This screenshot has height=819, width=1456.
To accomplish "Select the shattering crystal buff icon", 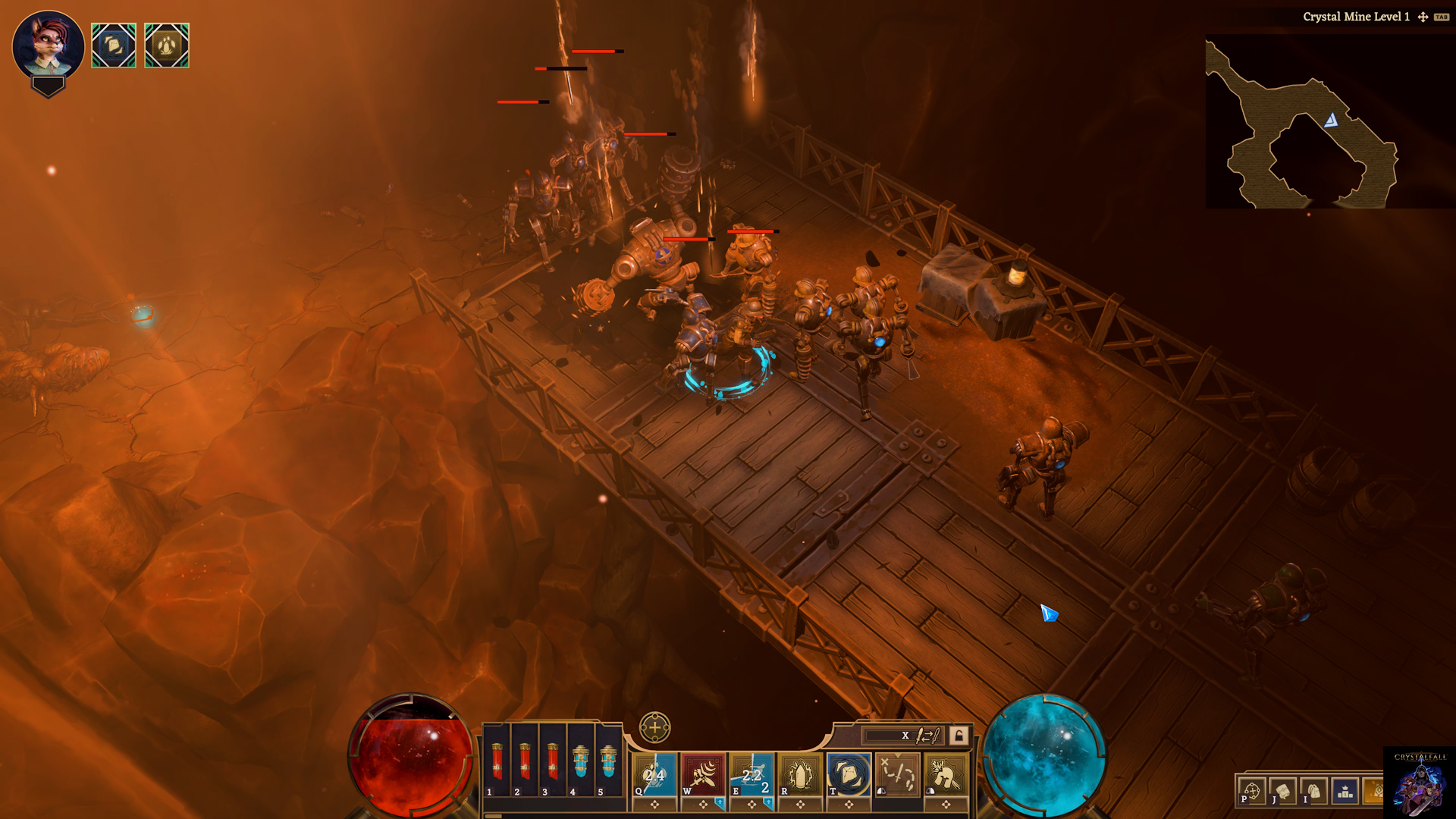I will [114, 45].
